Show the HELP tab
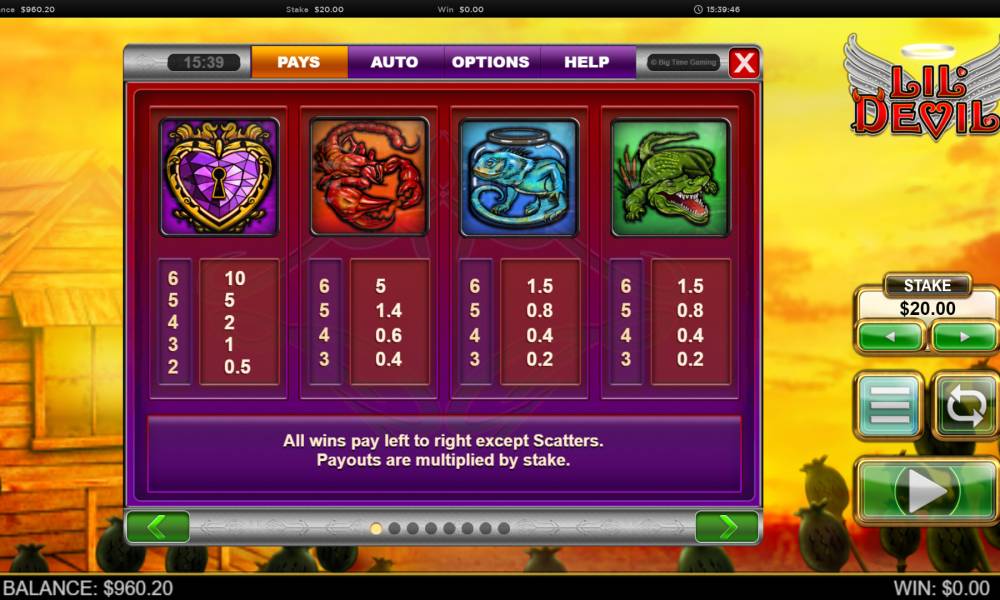 (587, 62)
